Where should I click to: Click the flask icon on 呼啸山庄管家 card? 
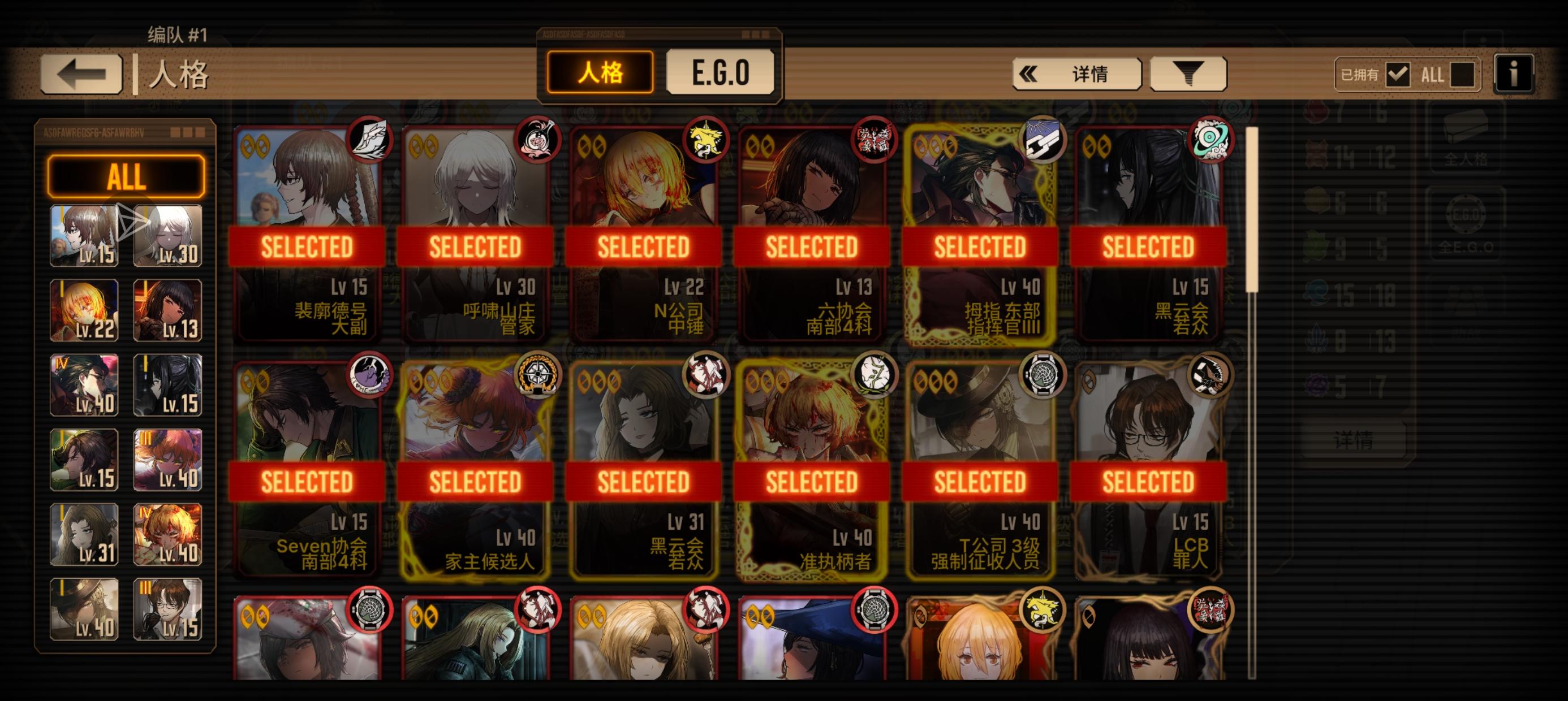[537, 141]
